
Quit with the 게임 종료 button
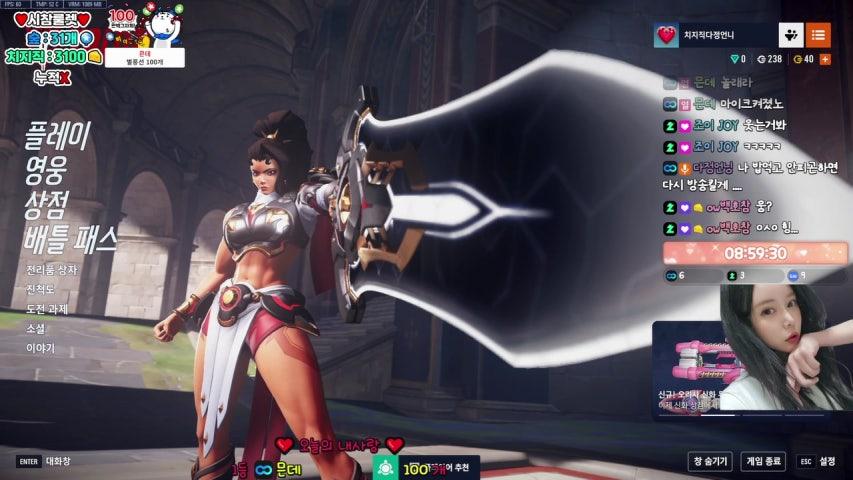[763, 461]
